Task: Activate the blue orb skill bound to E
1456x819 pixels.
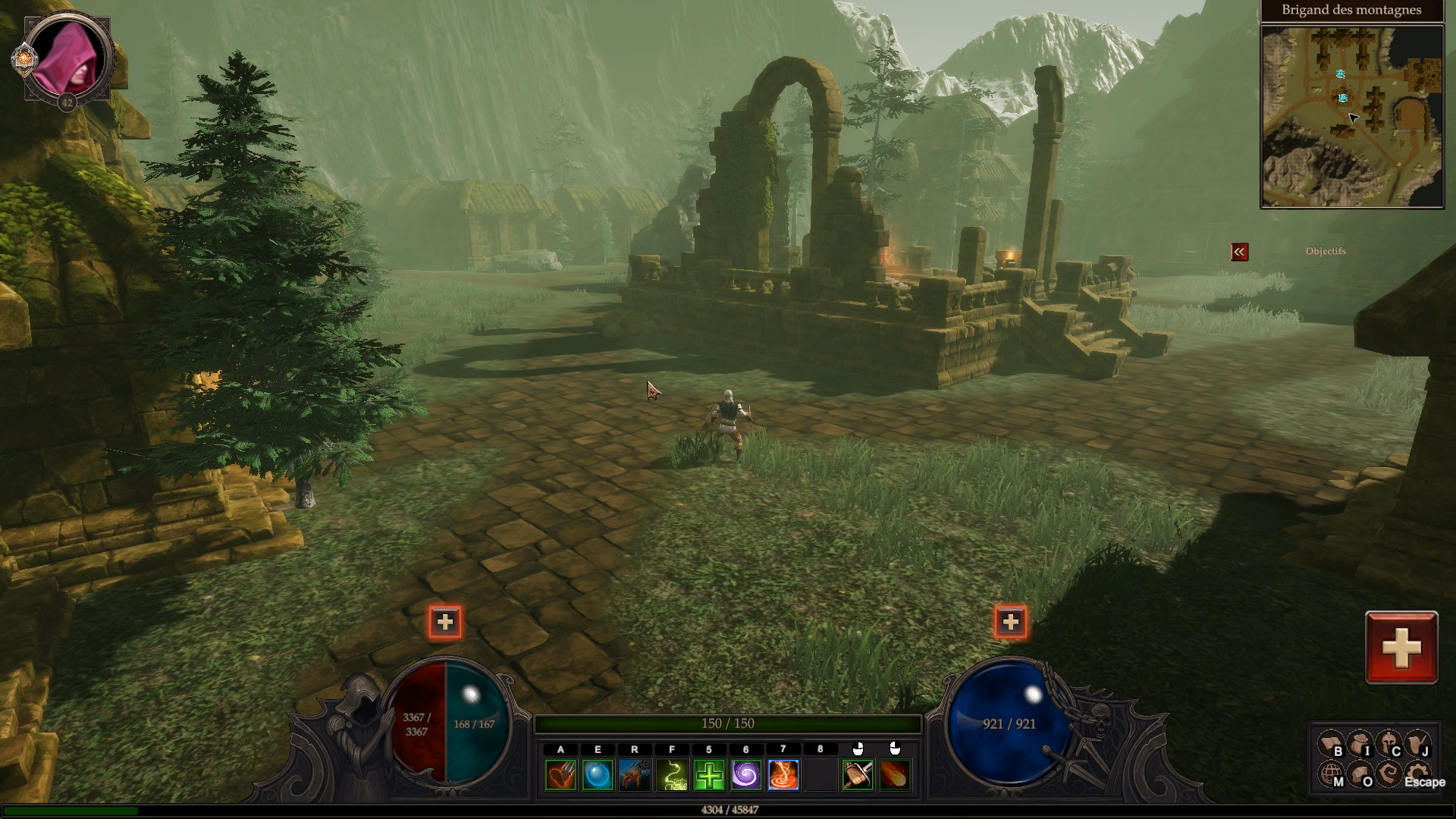Action: [597, 775]
